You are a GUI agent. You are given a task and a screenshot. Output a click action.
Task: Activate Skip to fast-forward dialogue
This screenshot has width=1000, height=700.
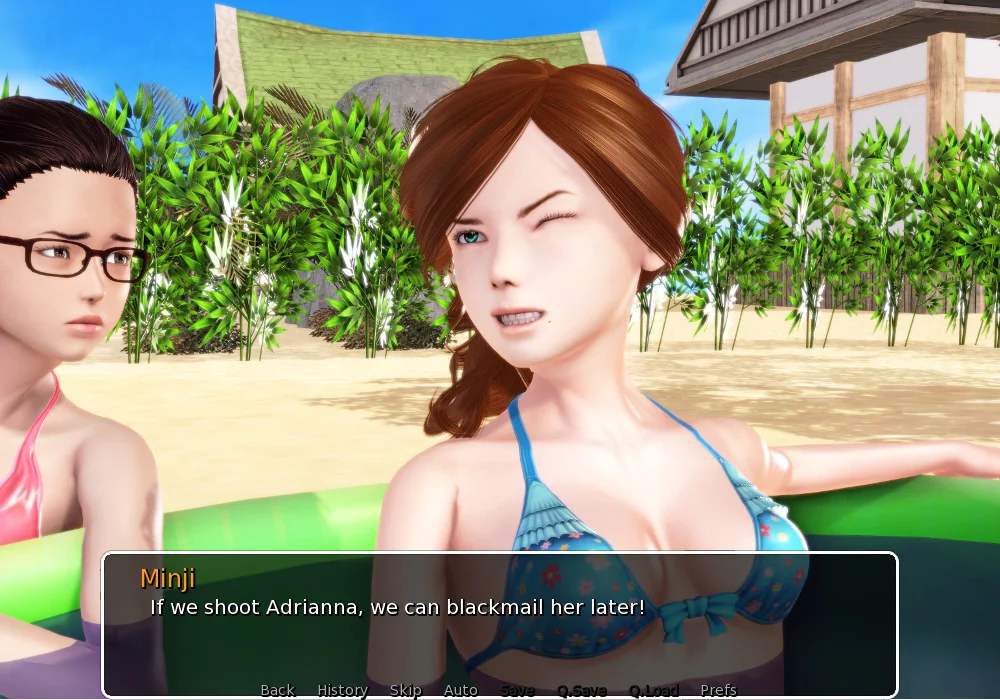405,690
